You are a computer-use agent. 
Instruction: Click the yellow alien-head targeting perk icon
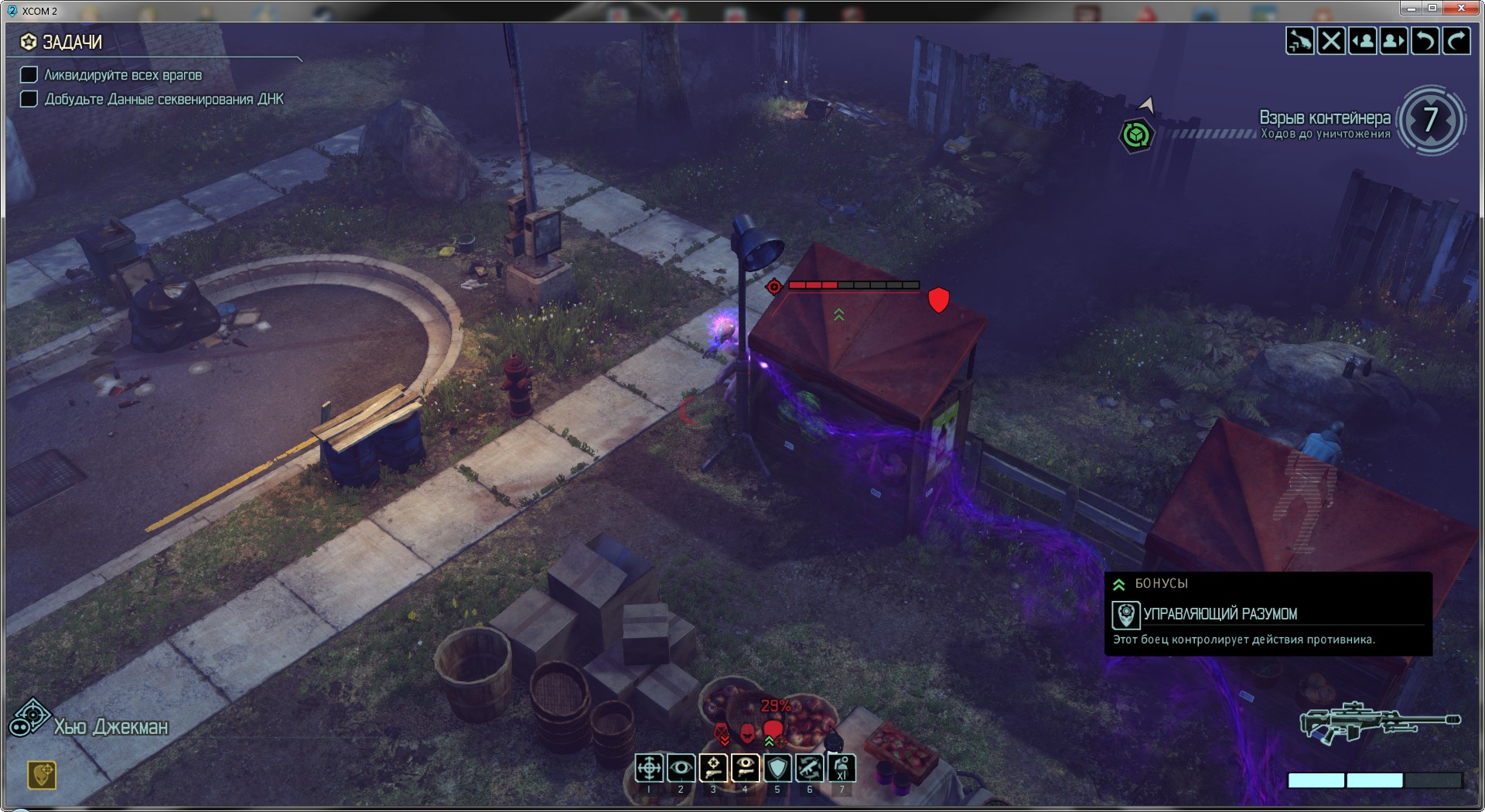(42, 774)
